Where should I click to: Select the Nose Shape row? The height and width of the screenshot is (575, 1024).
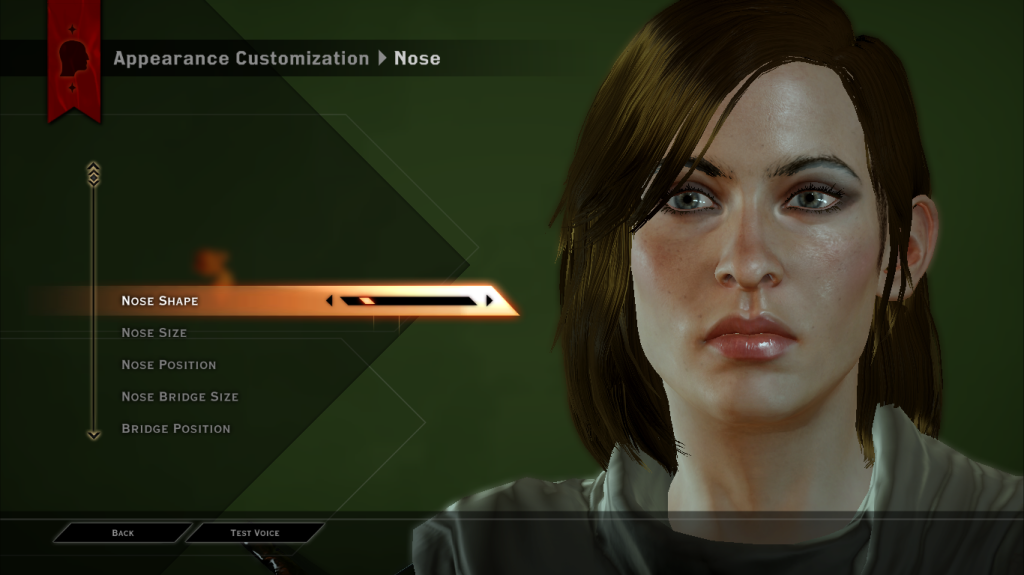pos(160,301)
